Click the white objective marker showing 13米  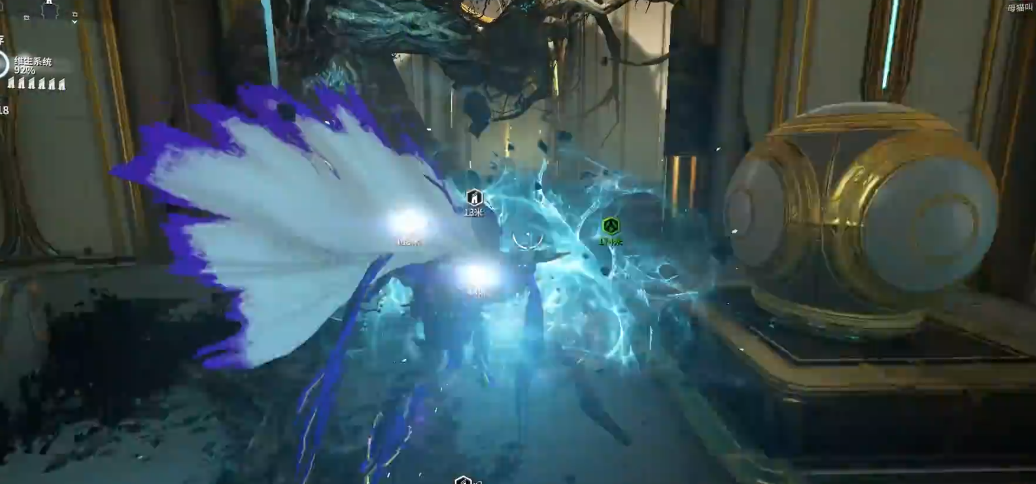pyautogui.click(x=475, y=198)
